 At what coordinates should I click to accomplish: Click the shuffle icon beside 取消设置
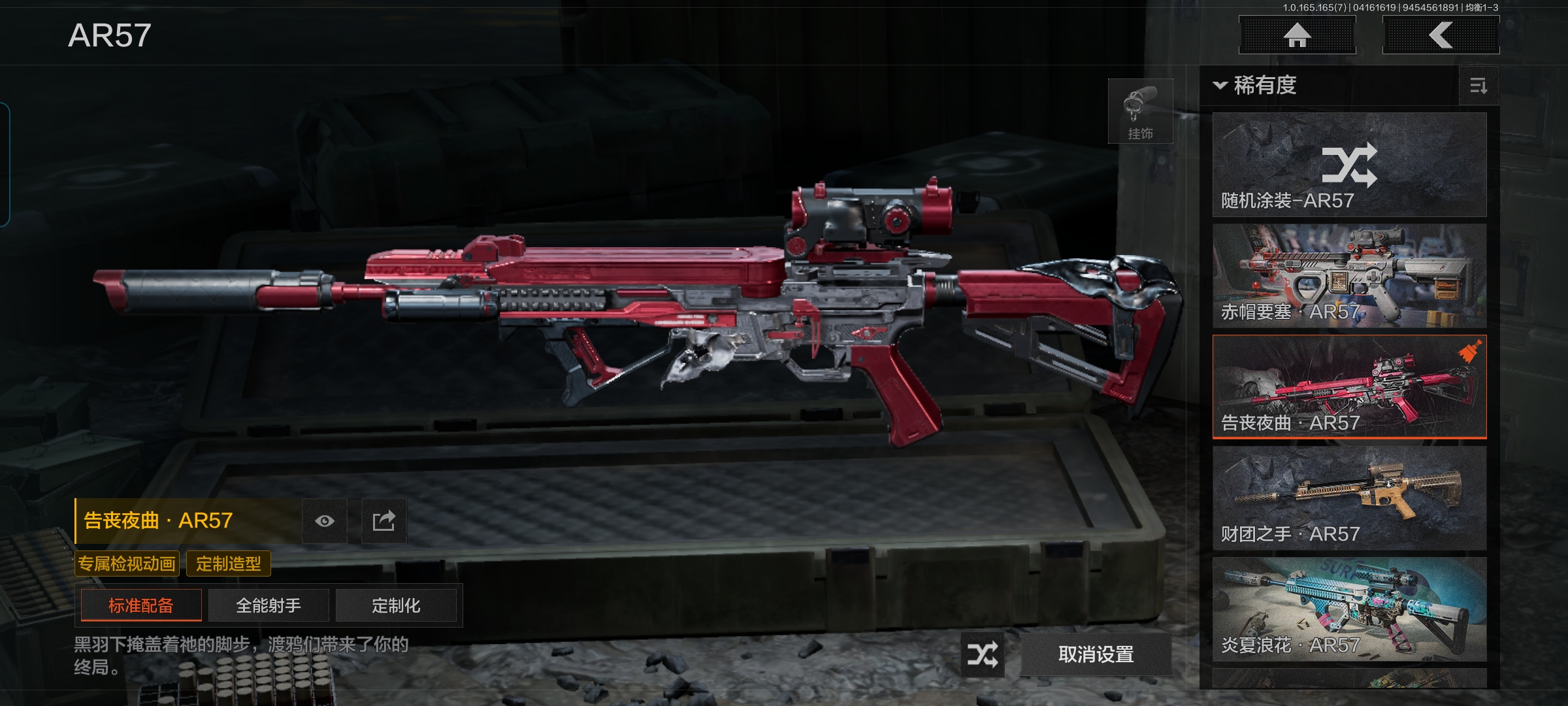click(x=982, y=654)
